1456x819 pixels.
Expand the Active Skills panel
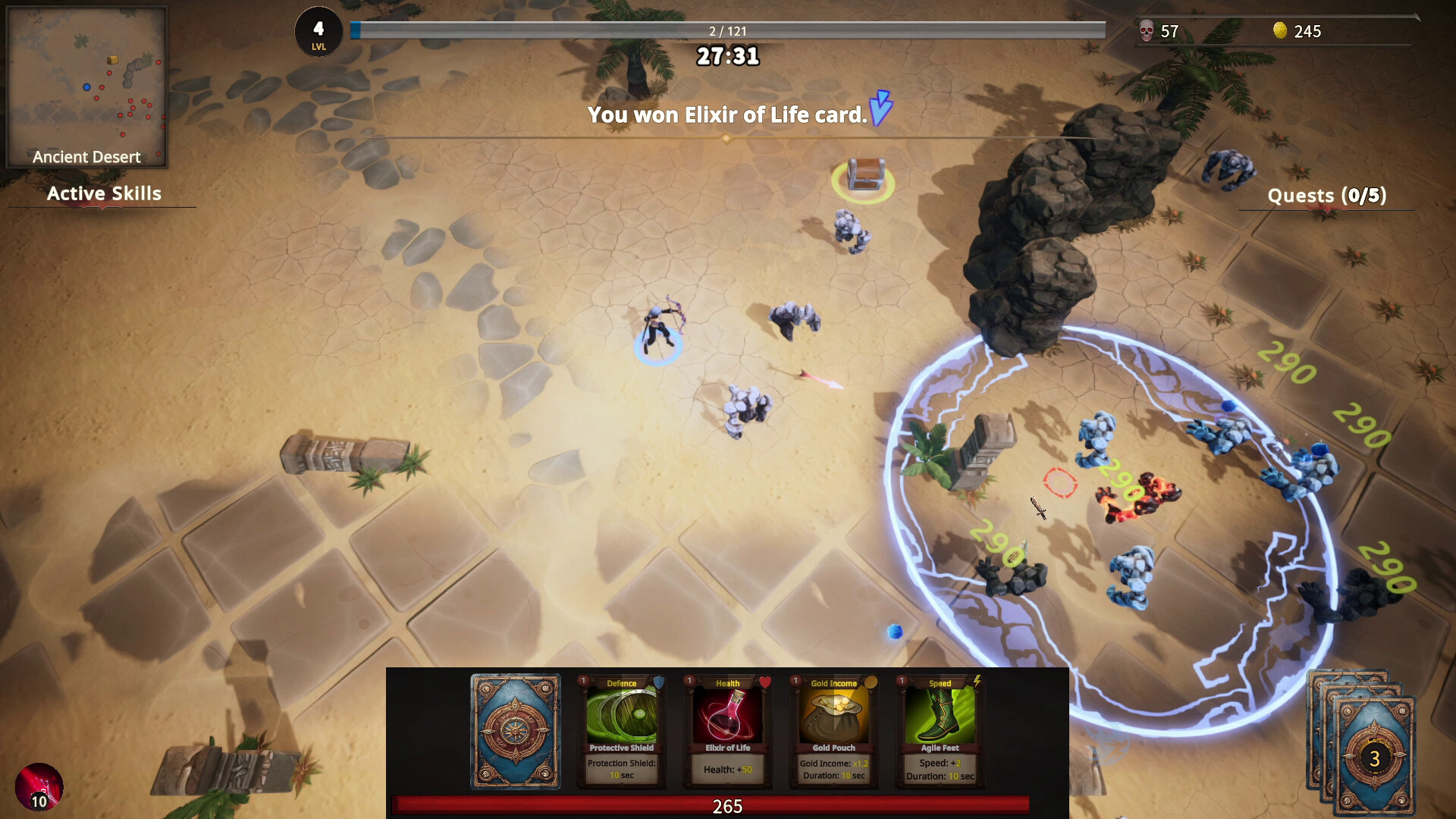pos(104,194)
